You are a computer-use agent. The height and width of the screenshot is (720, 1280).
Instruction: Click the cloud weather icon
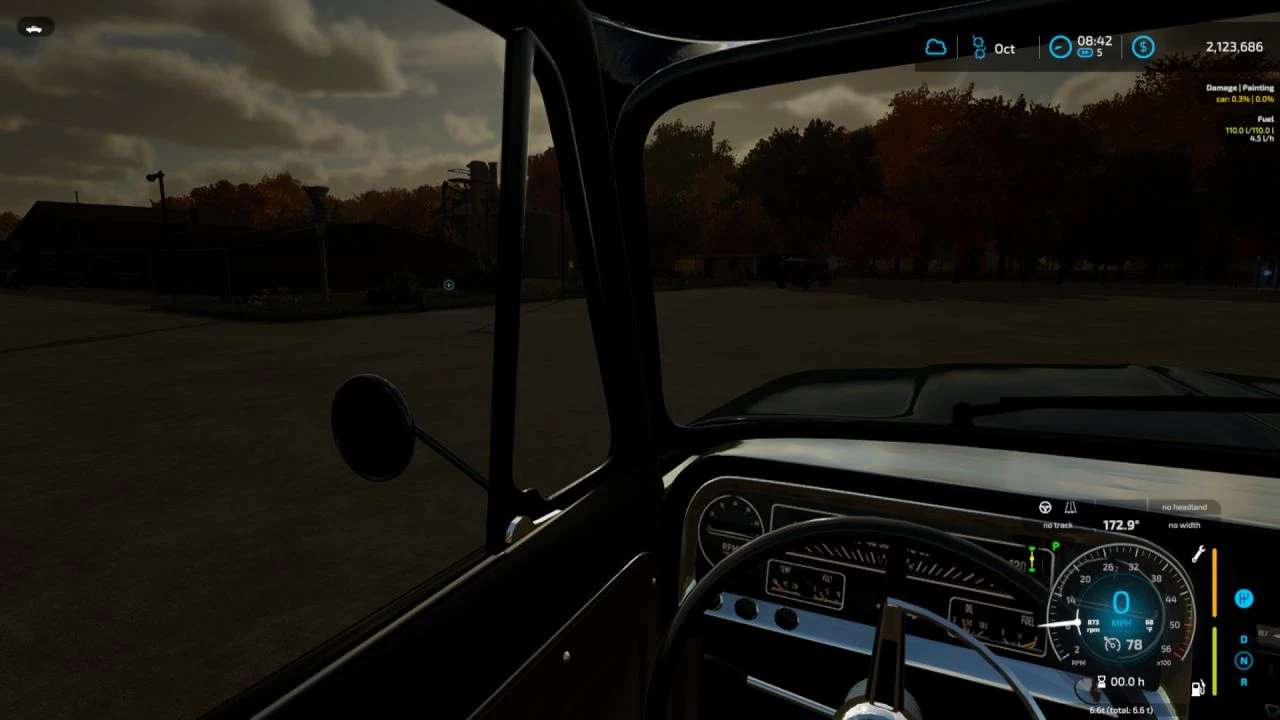(x=936, y=47)
